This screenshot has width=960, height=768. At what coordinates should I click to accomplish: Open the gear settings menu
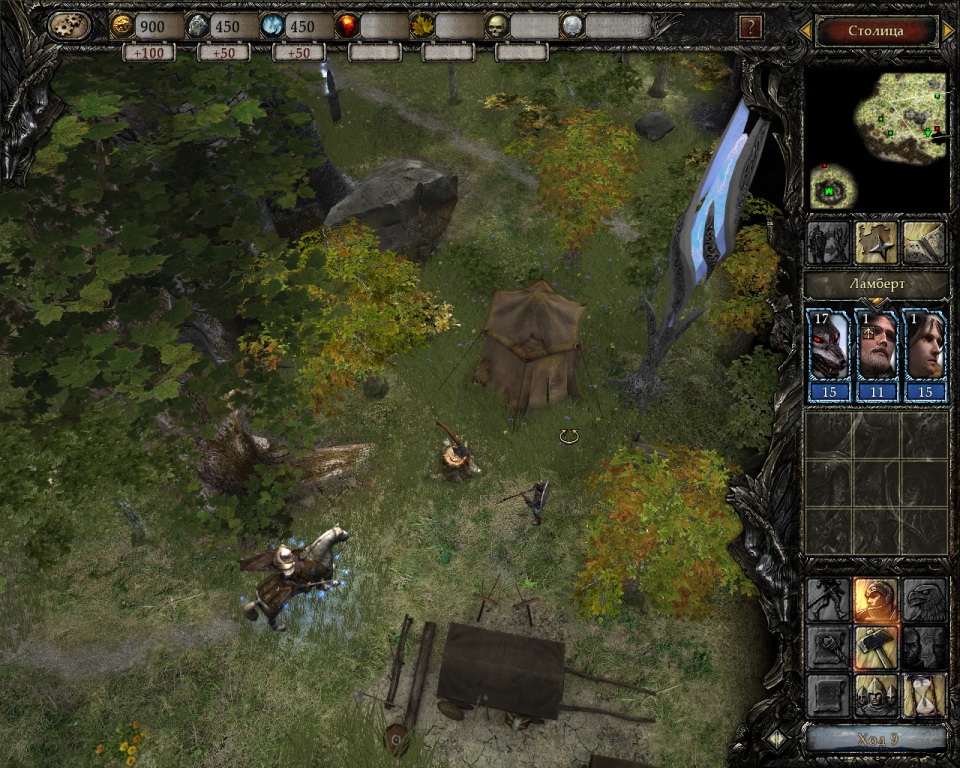69,26
